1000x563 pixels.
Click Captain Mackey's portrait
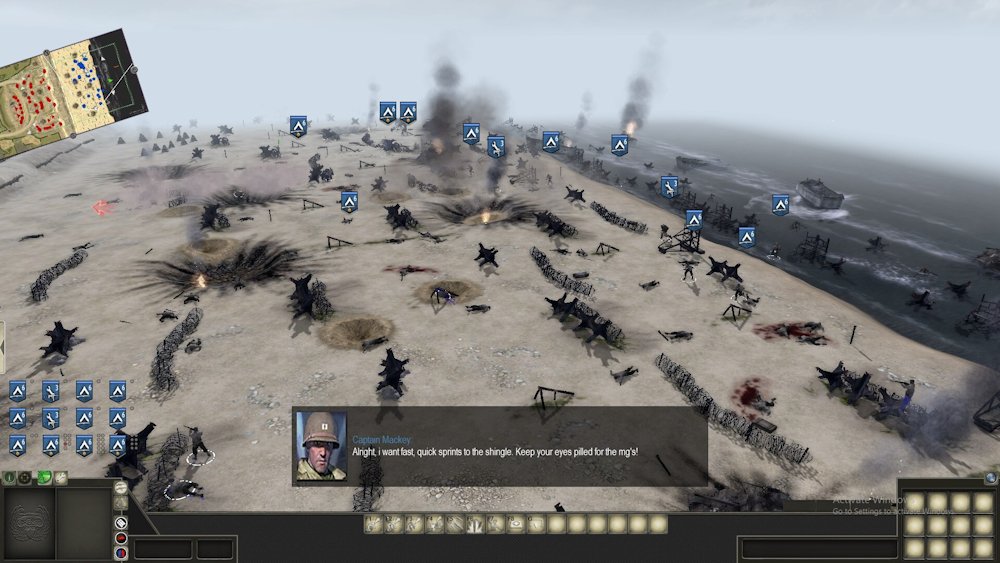click(321, 446)
